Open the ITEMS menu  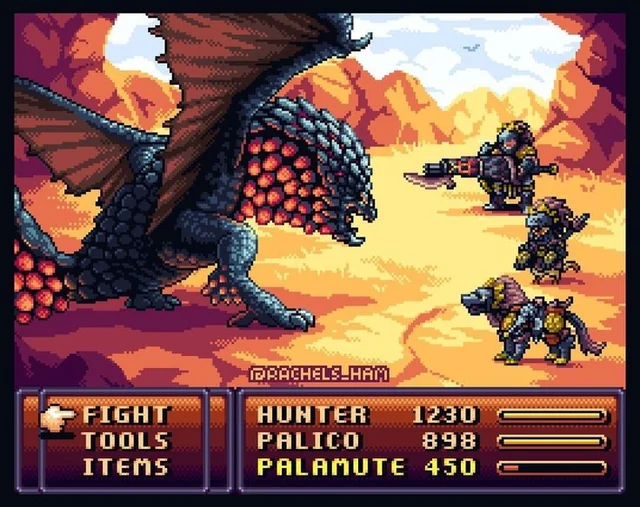[126, 466]
